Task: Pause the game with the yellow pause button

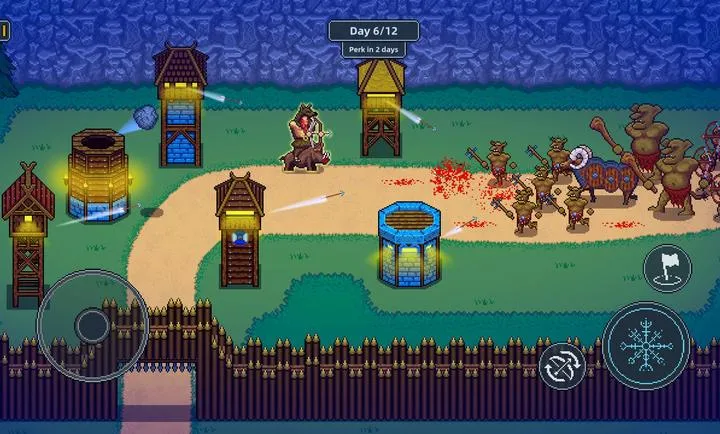Action: [x=3, y=32]
